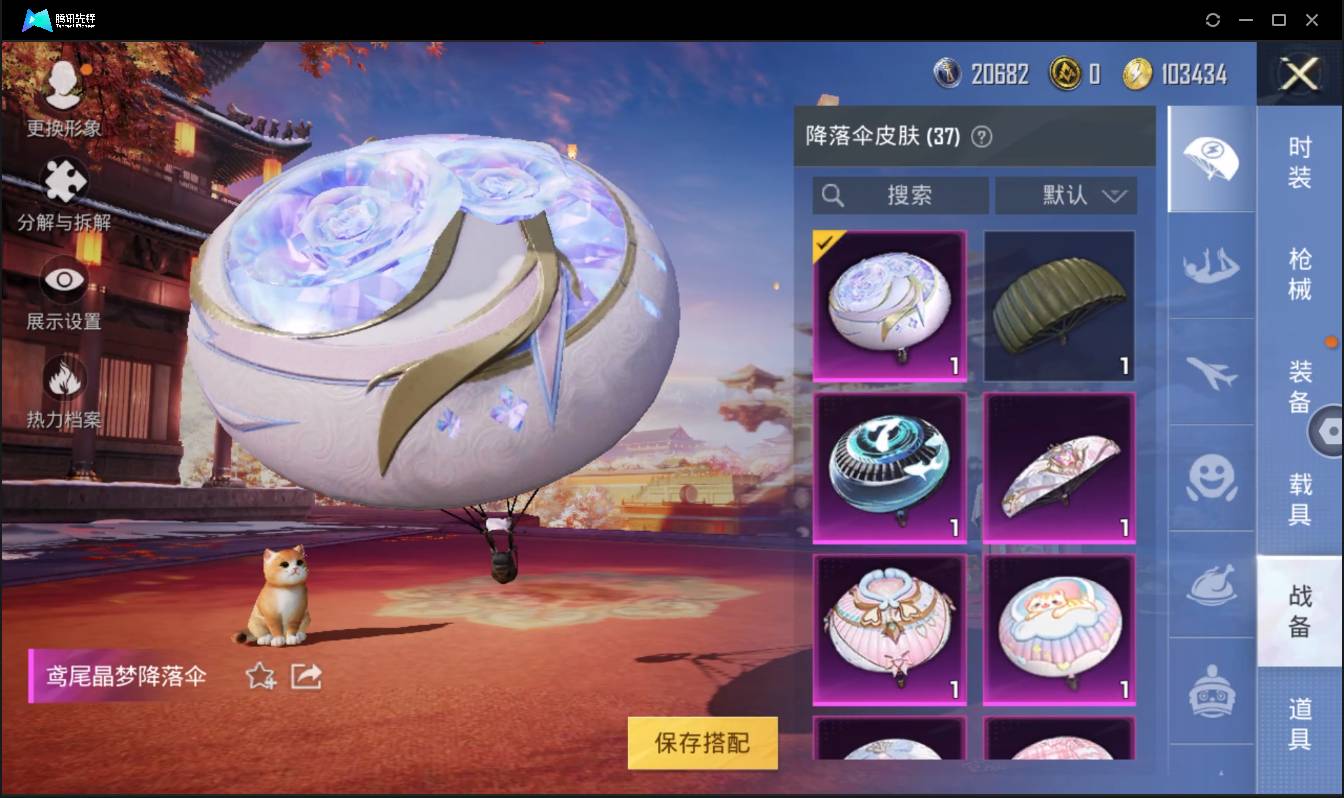1344x798 pixels.
Task: Open the airplane finish category icon
Action: coord(1210,373)
